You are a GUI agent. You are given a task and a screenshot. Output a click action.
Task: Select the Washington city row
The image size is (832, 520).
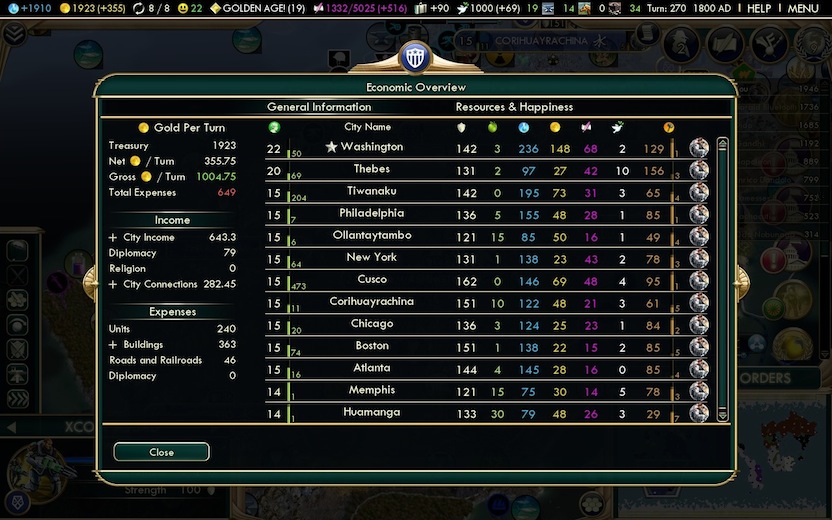tap(371, 147)
